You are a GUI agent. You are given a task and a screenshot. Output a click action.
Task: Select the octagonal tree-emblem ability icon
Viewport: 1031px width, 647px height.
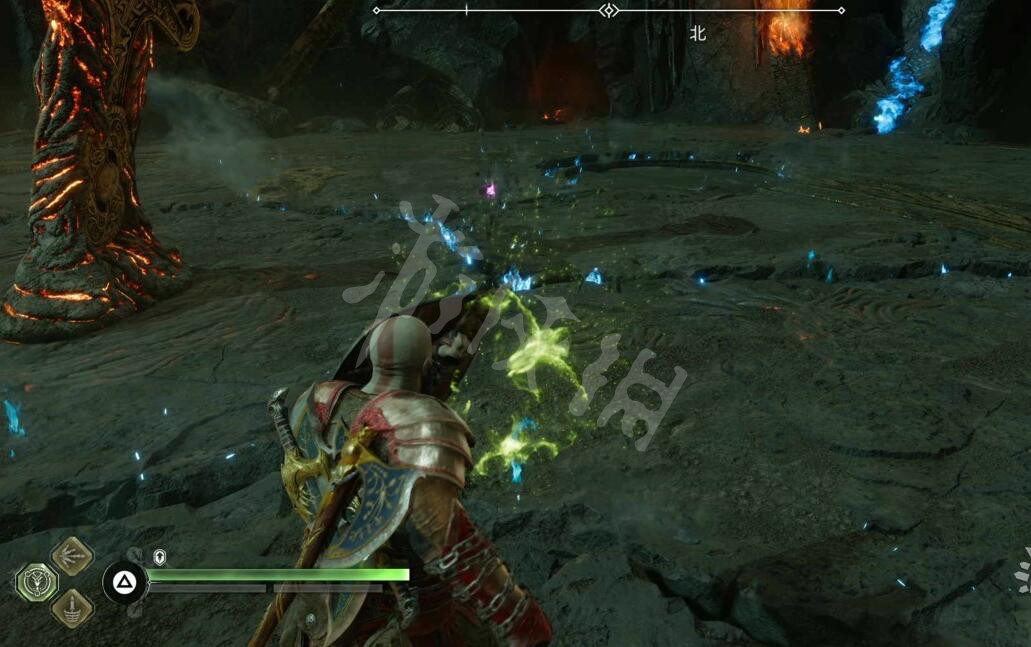[36, 582]
